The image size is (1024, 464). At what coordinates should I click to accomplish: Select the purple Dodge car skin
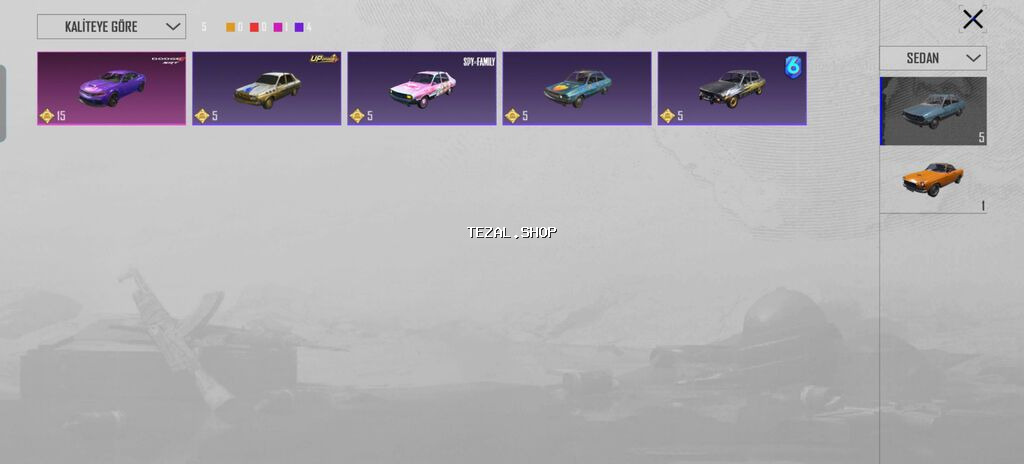point(111,89)
